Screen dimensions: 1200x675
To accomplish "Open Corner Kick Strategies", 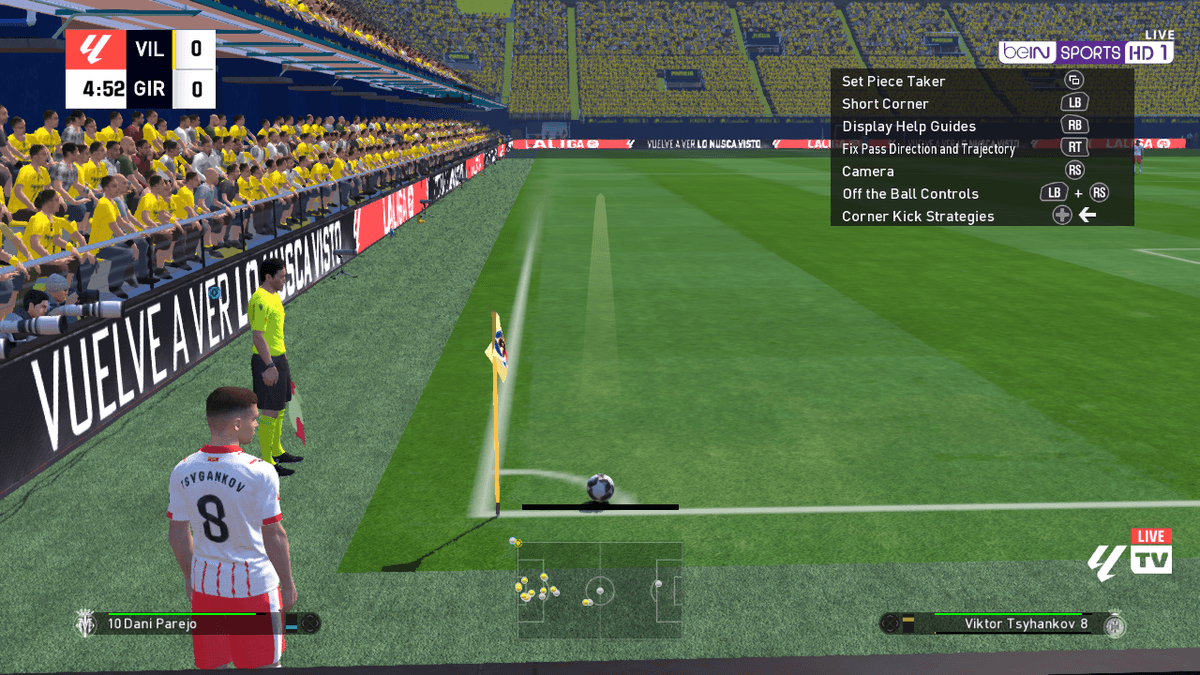I will point(918,216).
